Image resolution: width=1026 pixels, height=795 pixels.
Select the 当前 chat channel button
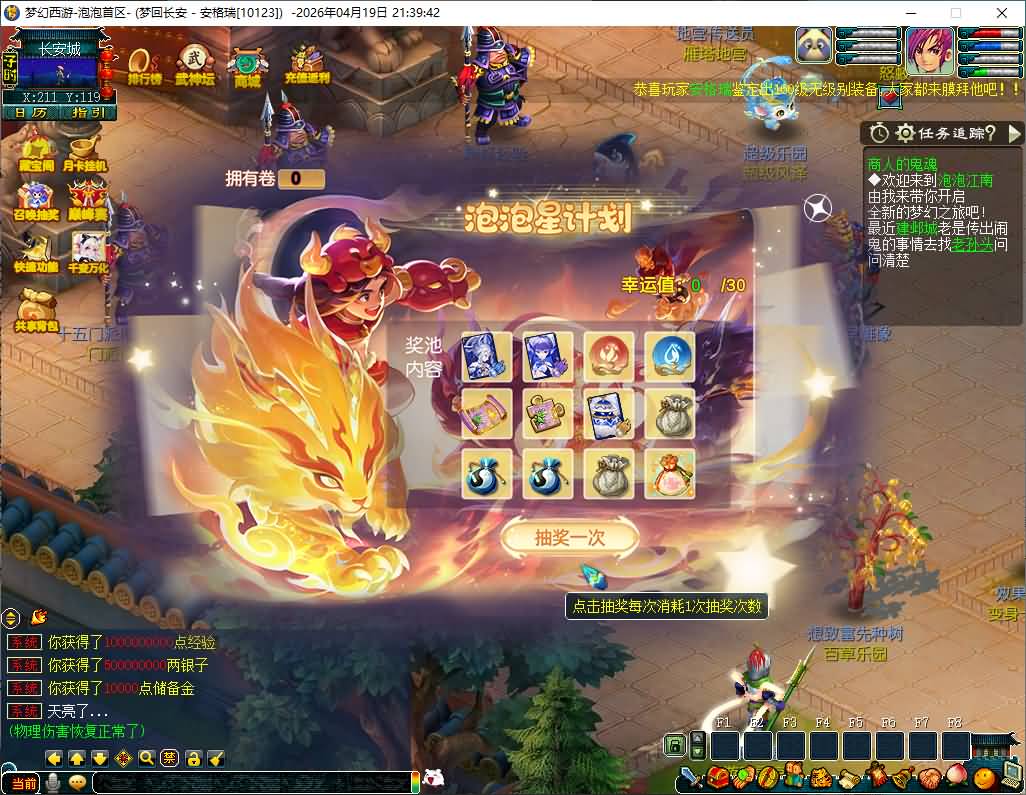pyautogui.click(x=21, y=783)
